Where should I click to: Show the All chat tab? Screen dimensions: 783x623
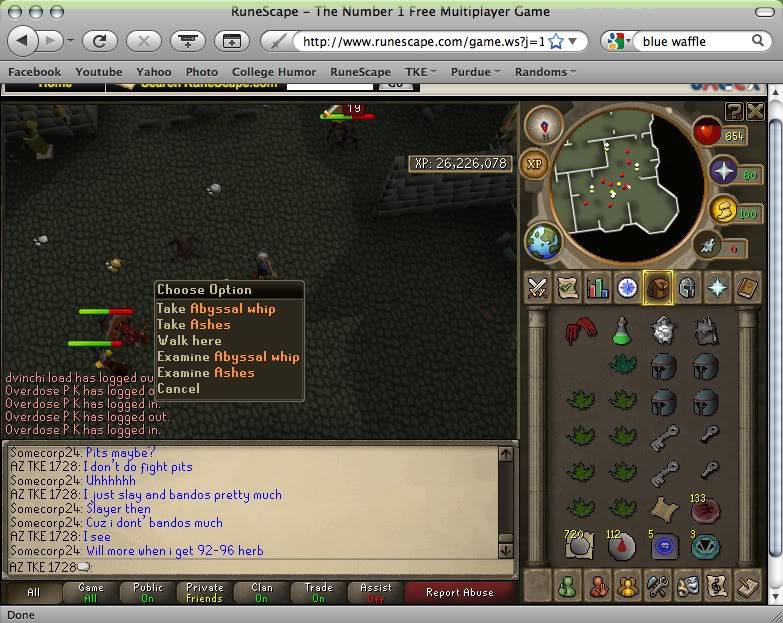tap(34, 592)
